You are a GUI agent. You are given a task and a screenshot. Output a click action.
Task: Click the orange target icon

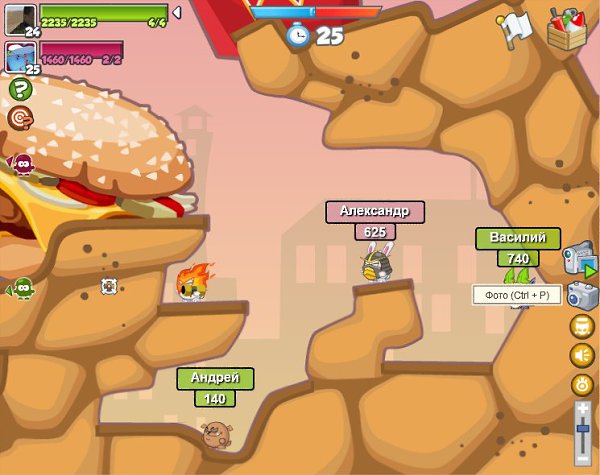[20, 119]
